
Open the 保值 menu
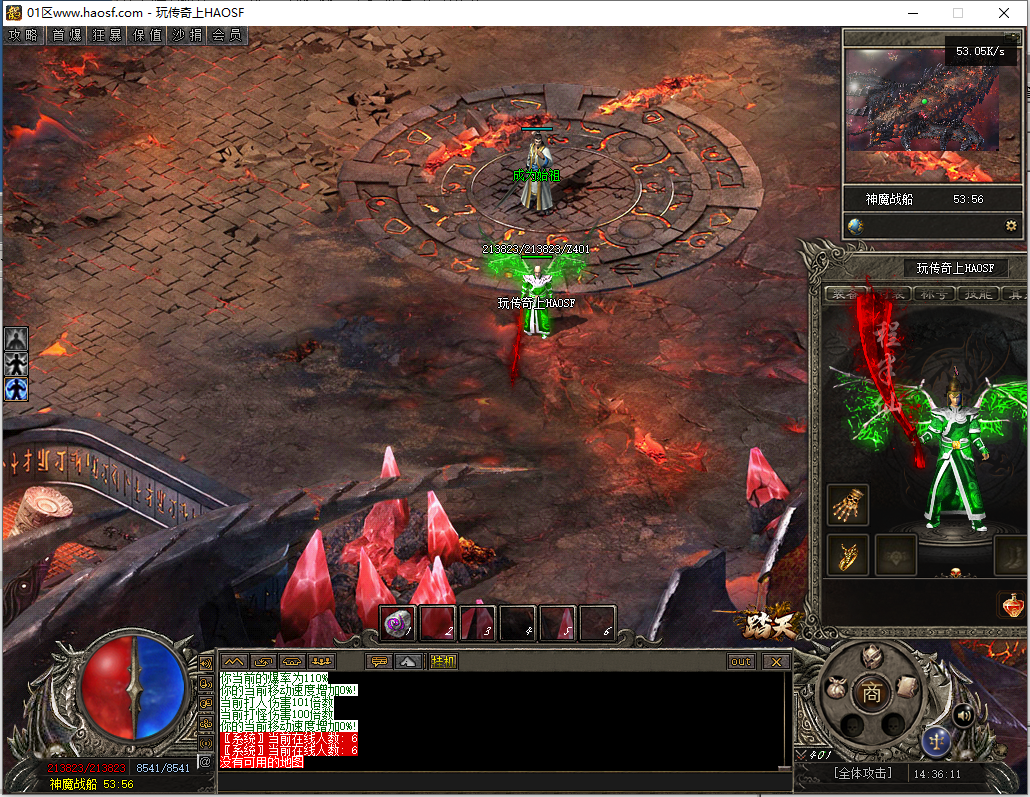tap(147, 35)
